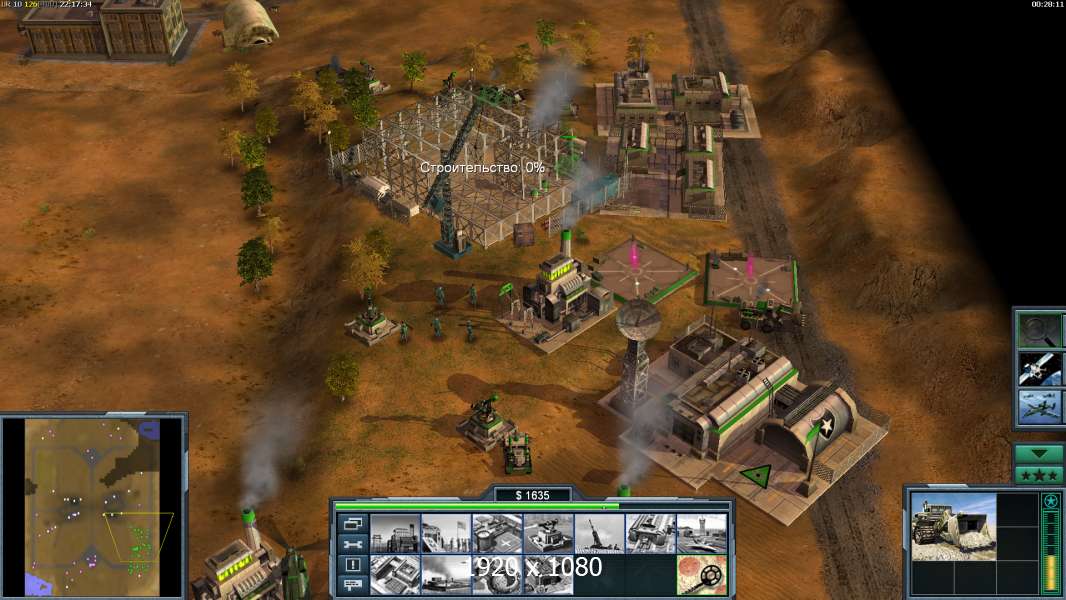Activate the mine detector command icon

point(700,574)
